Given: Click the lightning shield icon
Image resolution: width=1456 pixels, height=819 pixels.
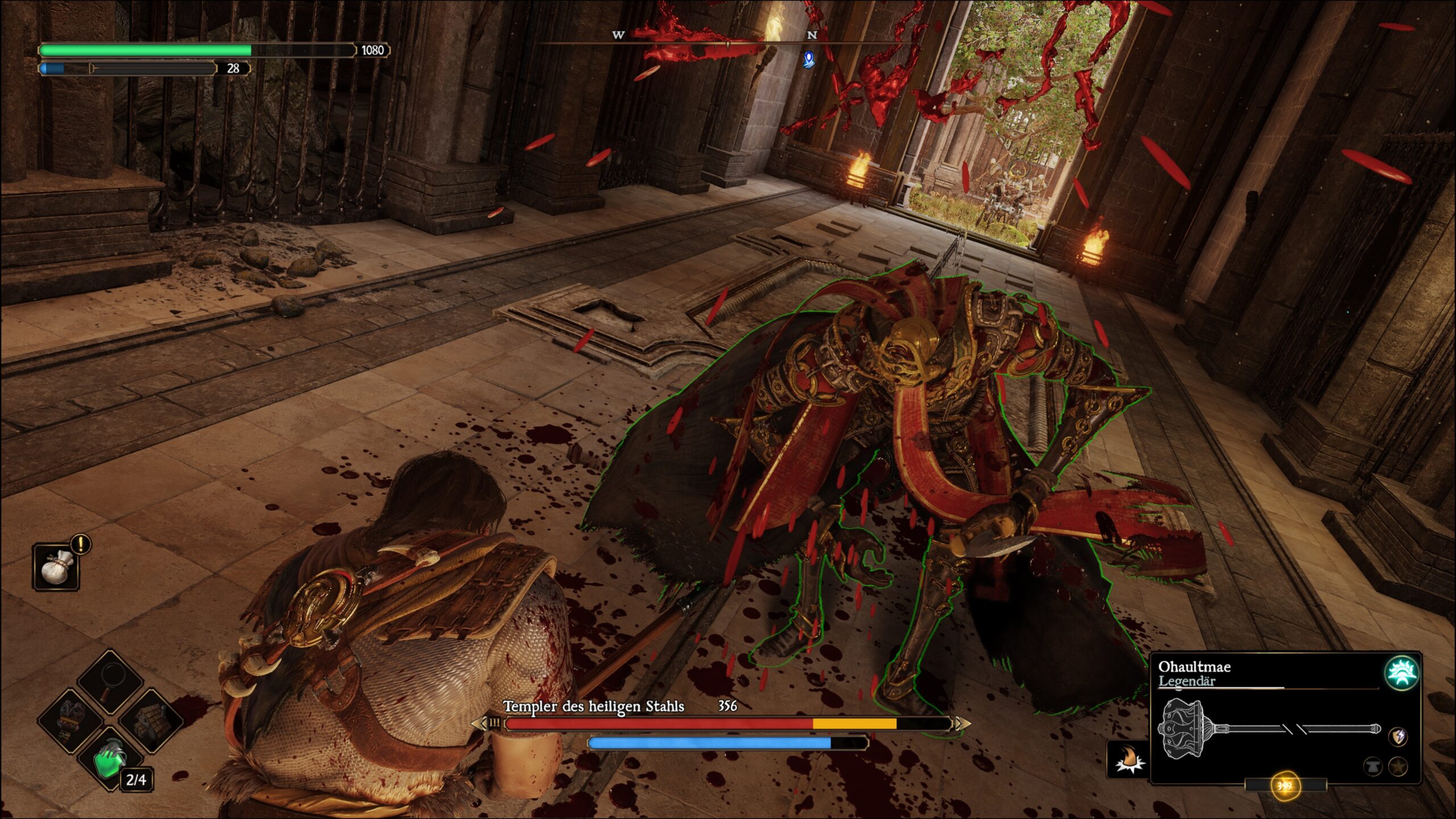Looking at the screenshot, I should tap(1399, 737).
